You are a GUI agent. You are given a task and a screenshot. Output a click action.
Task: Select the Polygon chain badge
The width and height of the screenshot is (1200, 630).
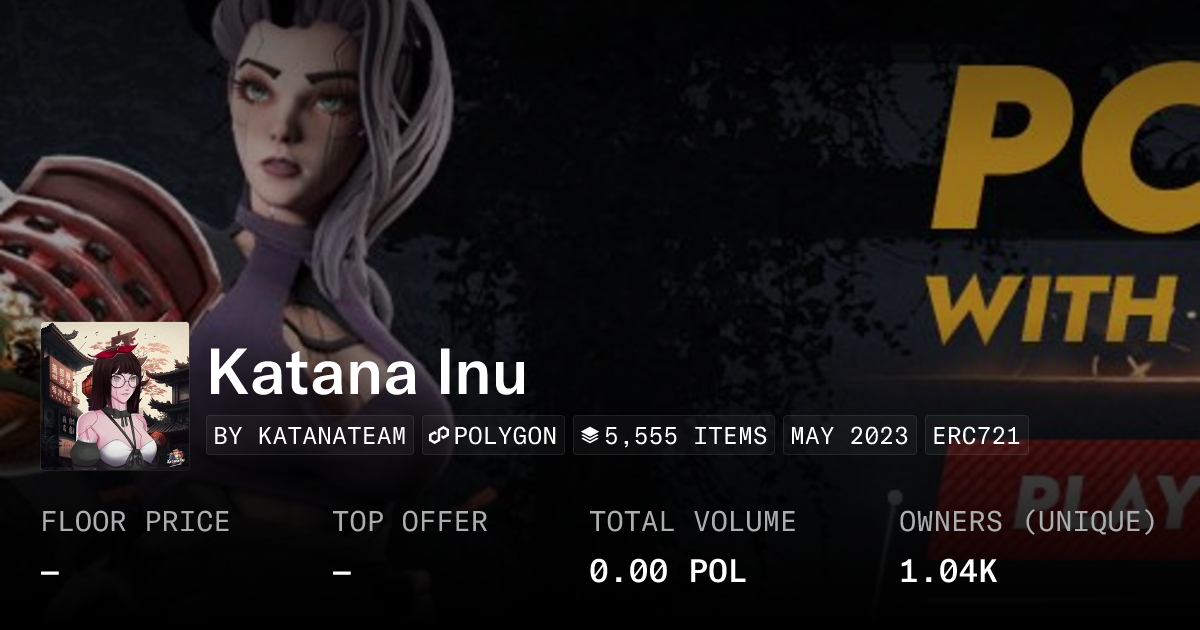point(493,436)
